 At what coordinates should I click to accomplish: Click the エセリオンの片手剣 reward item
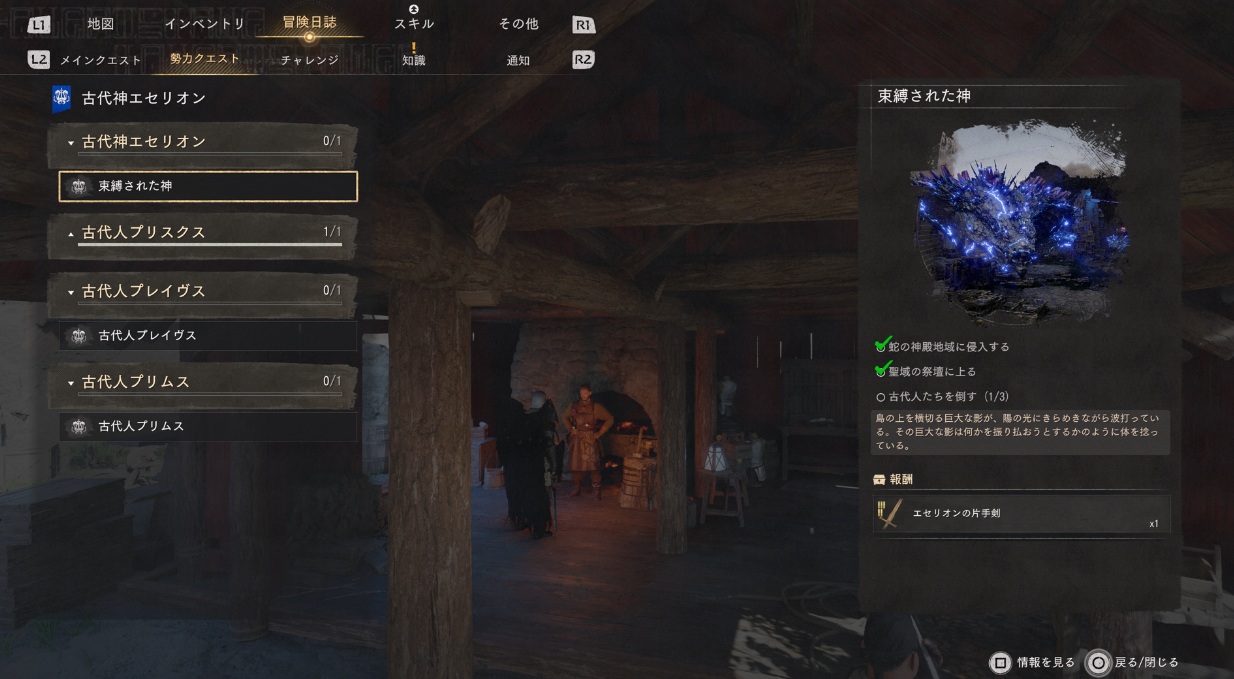[x=1020, y=514]
